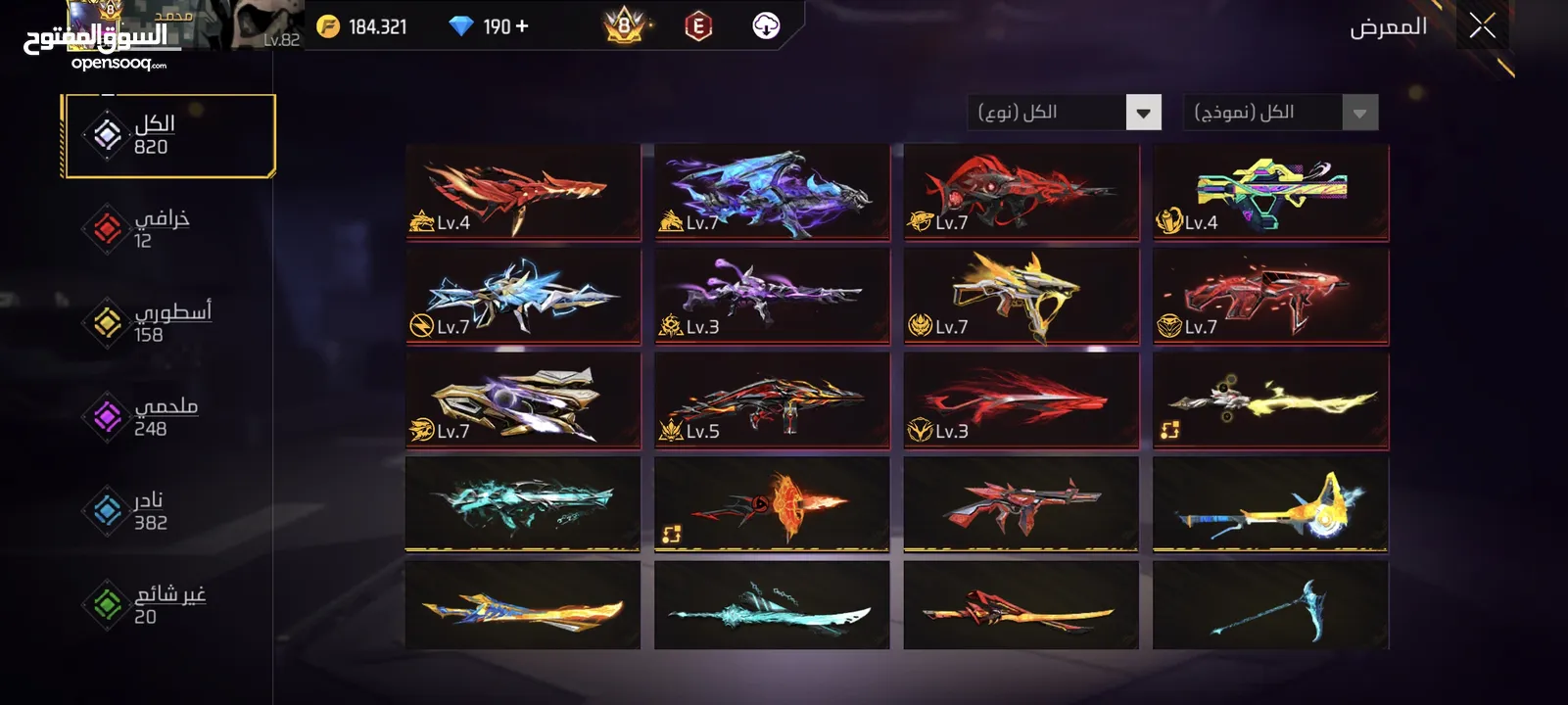Select the teal scythe melee skin
The width and height of the screenshot is (1568, 705).
tap(1270, 605)
